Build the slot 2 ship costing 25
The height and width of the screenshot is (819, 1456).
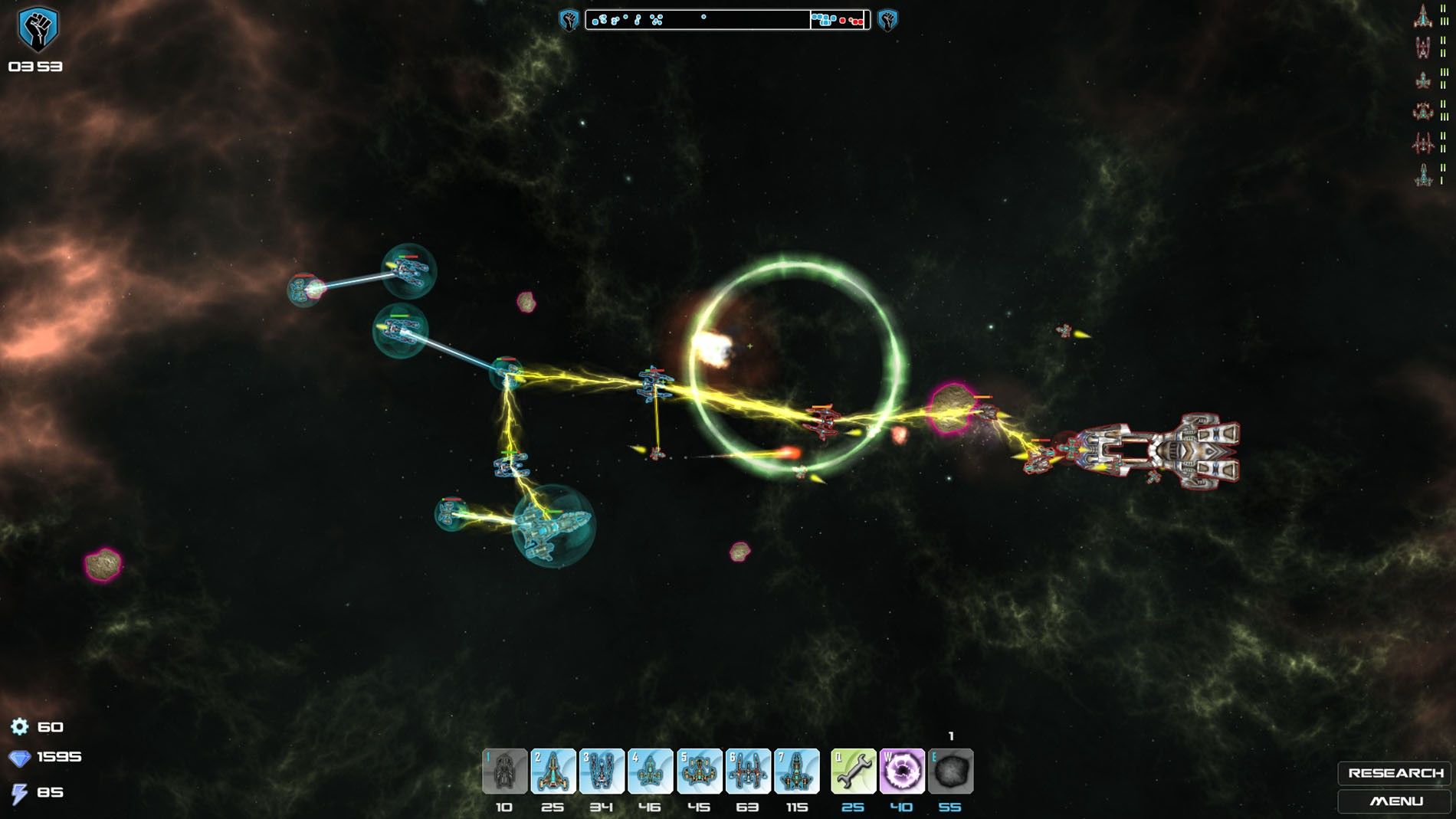point(553,771)
